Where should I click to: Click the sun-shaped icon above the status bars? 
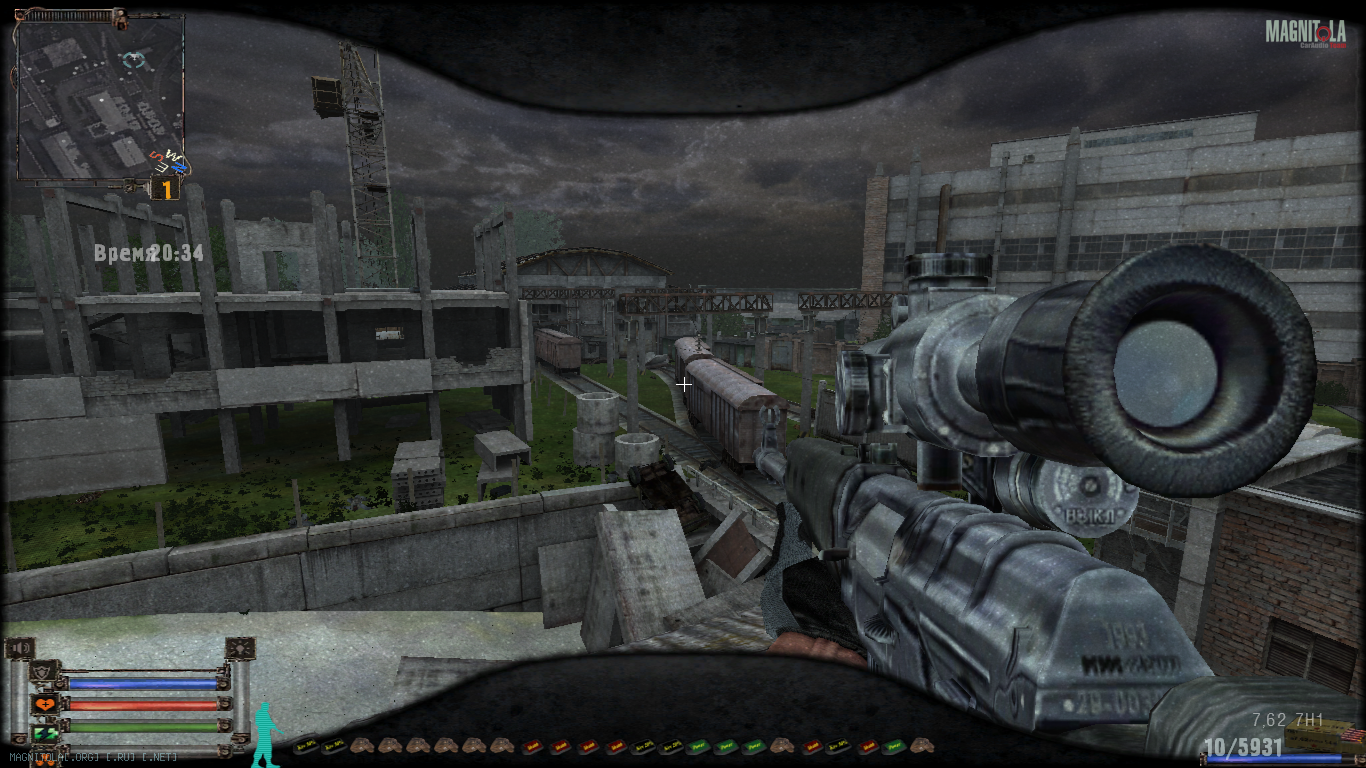240,648
